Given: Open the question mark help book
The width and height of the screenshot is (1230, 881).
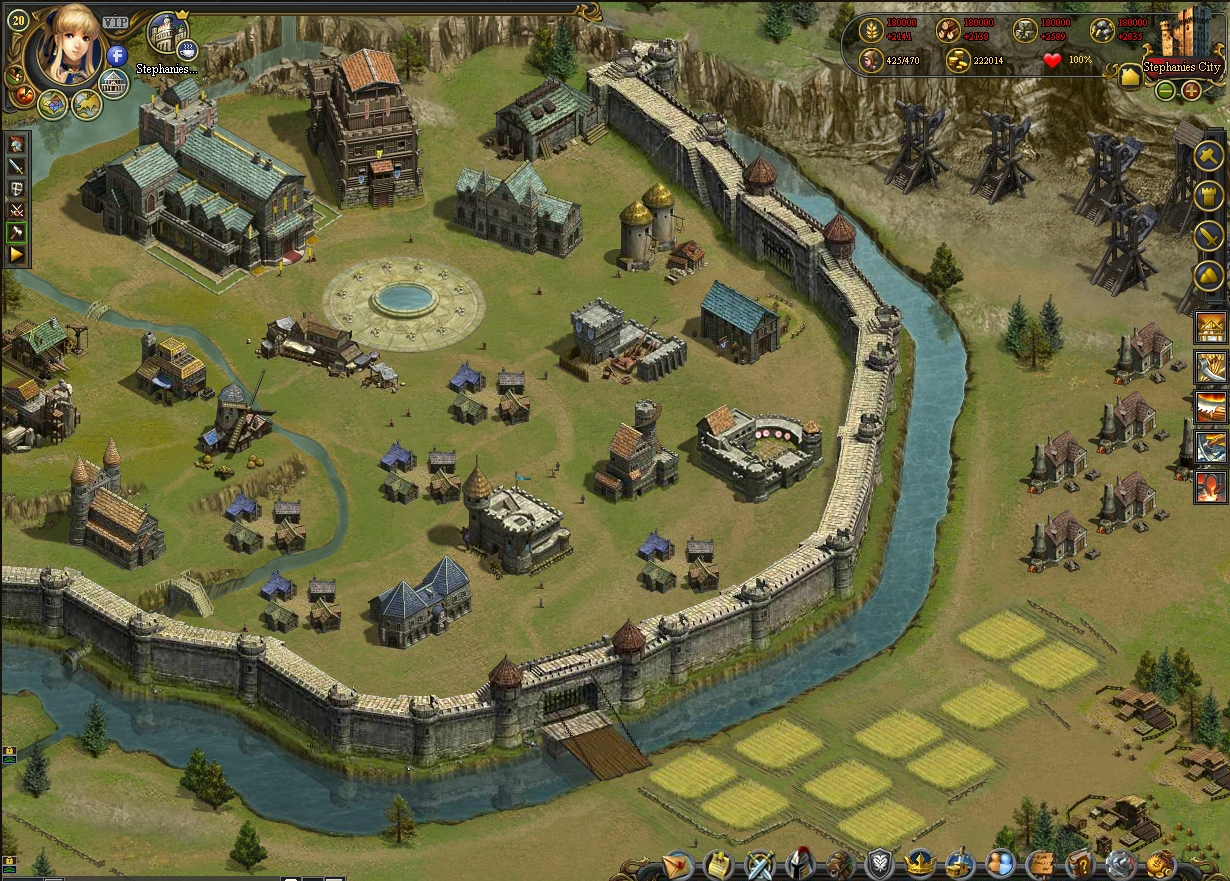Looking at the screenshot, I should coord(1080,863).
